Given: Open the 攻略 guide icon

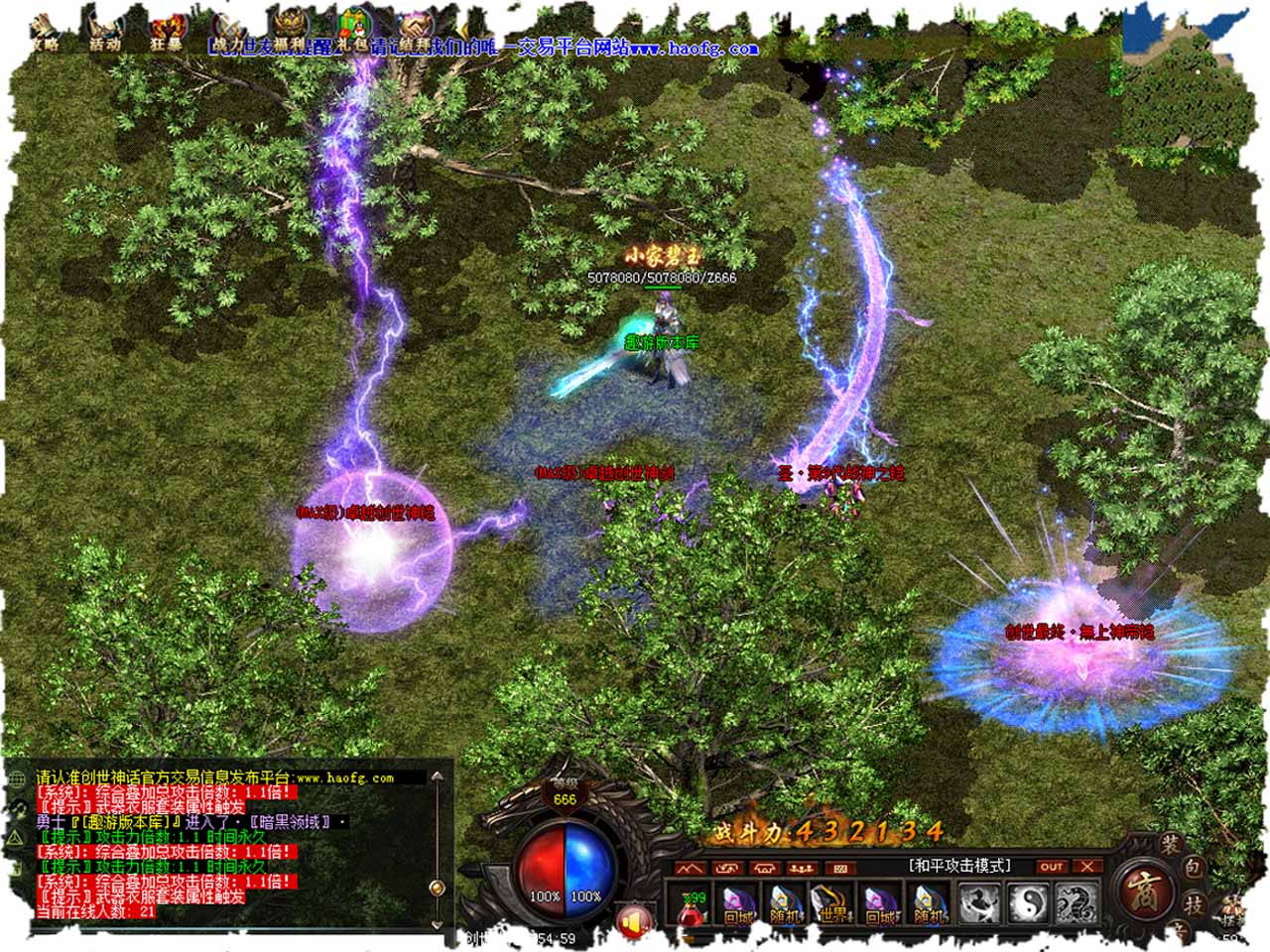Looking at the screenshot, I should click(45, 30).
